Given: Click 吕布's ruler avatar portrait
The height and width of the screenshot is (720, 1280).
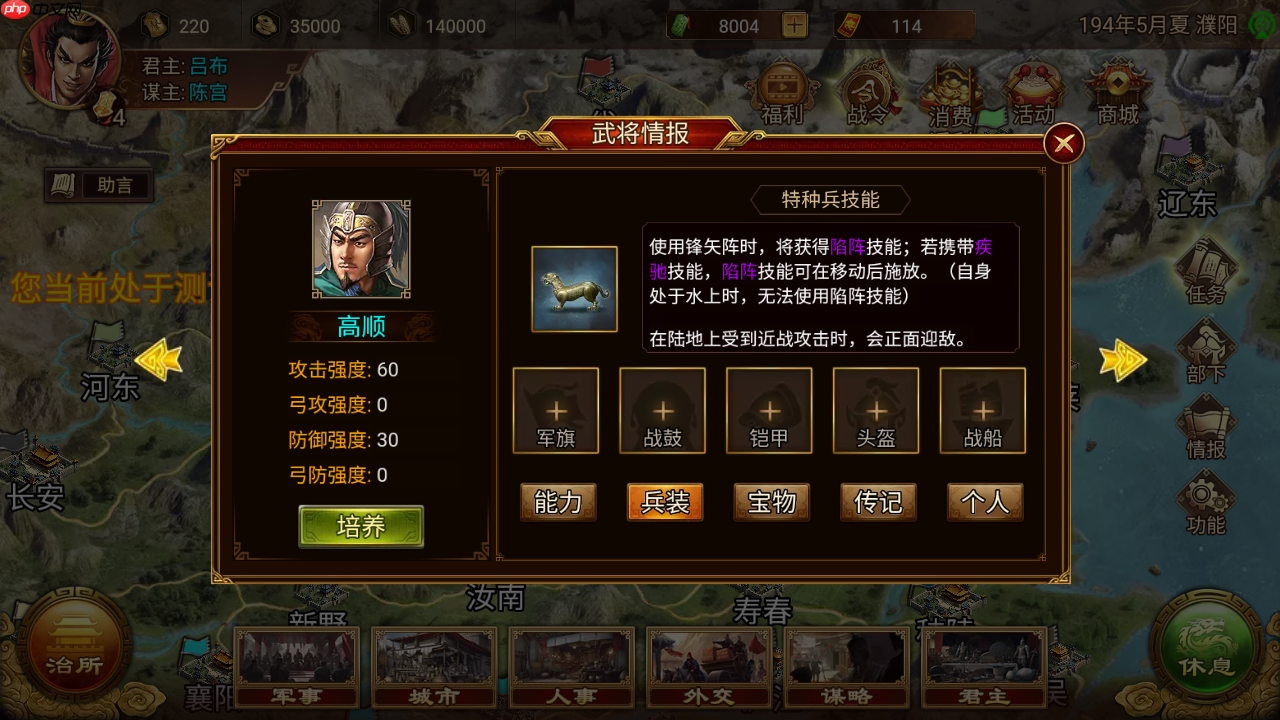Looking at the screenshot, I should [x=70, y=68].
